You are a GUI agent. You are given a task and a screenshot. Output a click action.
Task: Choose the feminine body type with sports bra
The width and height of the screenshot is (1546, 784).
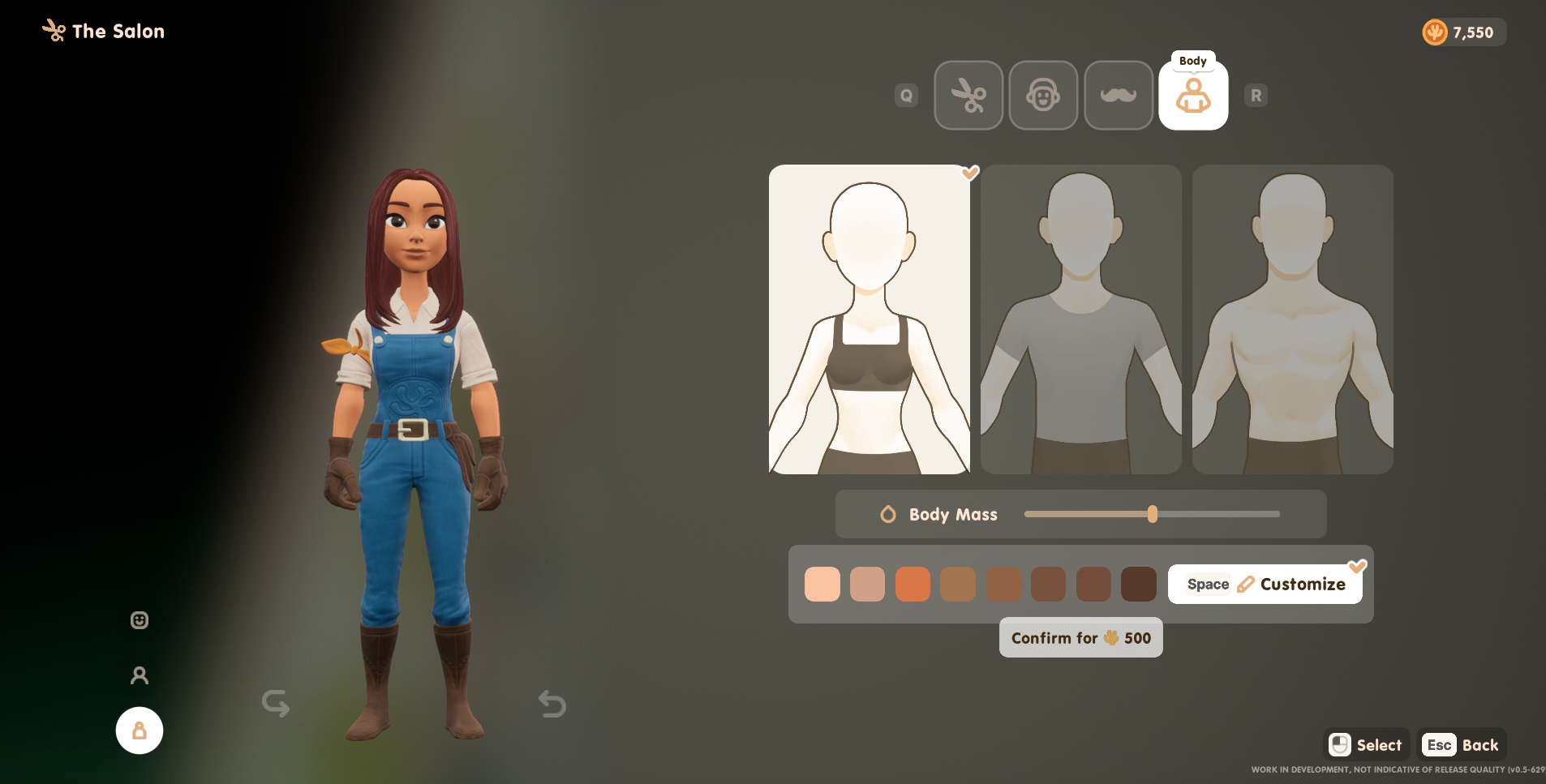pyautogui.click(x=869, y=319)
